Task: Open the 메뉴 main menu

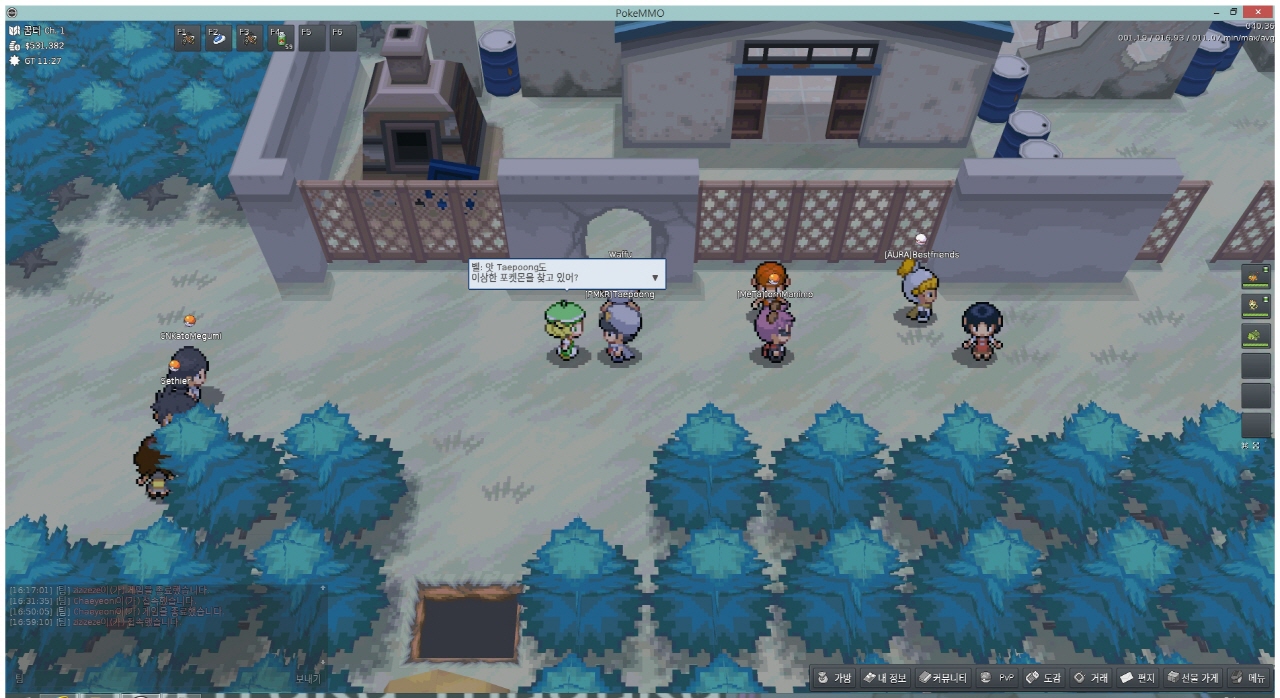Action: [1249, 678]
